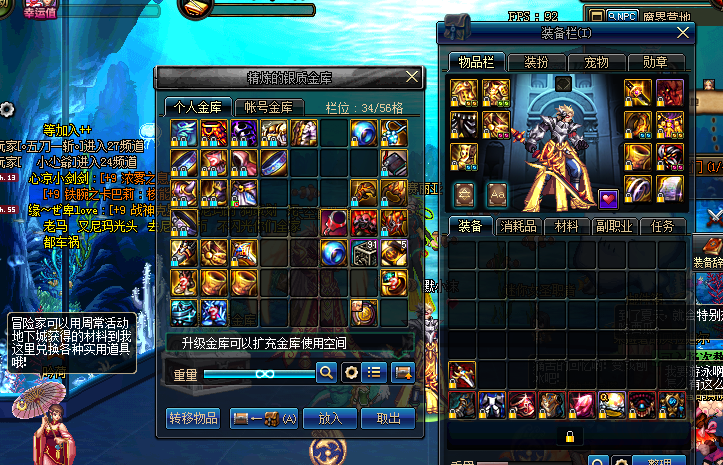Click the vault gear settings icon
The height and width of the screenshot is (465, 723).
click(351, 372)
